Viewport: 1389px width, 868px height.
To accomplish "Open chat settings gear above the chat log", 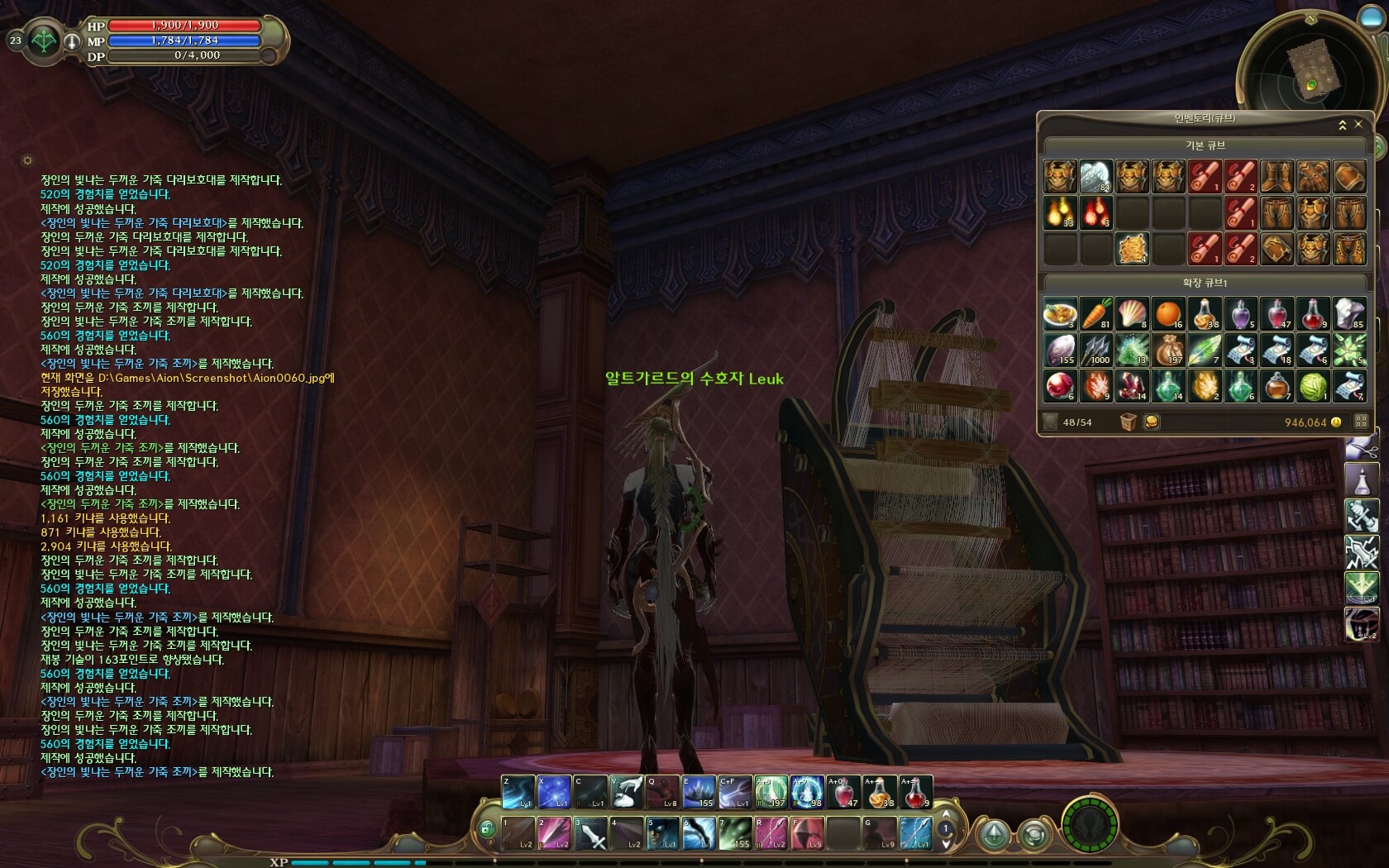I will pyautogui.click(x=27, y=160).
